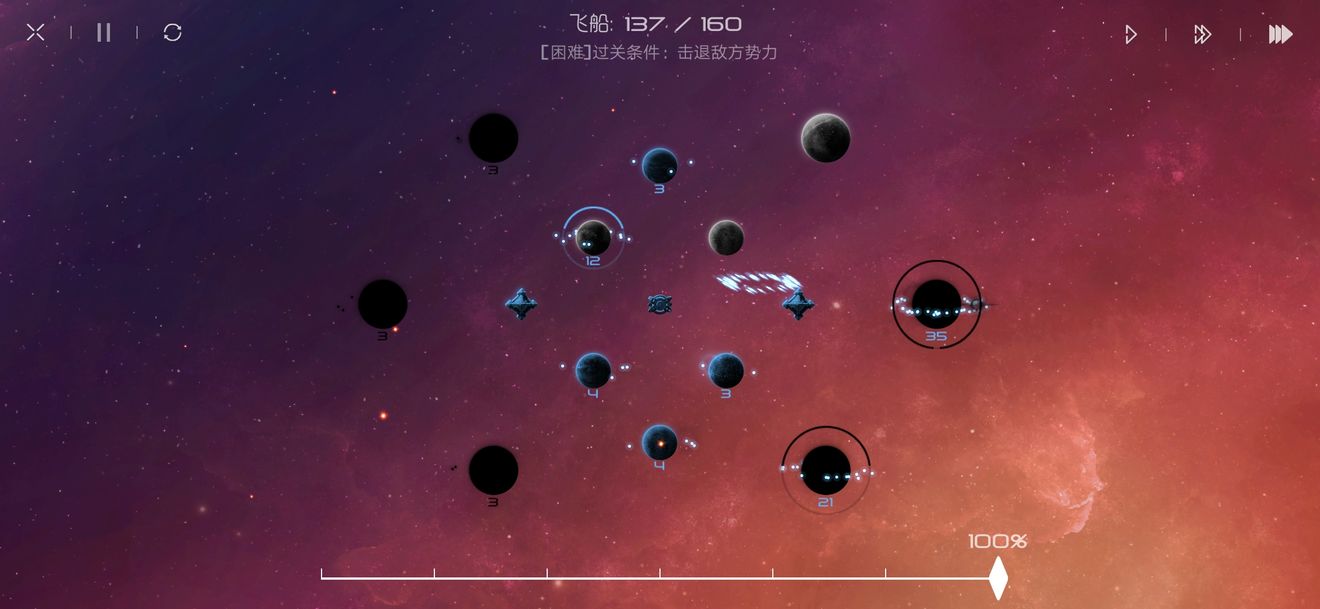Image resolution: width=1320 pixels, height=609 pixels.
Task: Close the level with the X button
Action: [x=36, y=33]
